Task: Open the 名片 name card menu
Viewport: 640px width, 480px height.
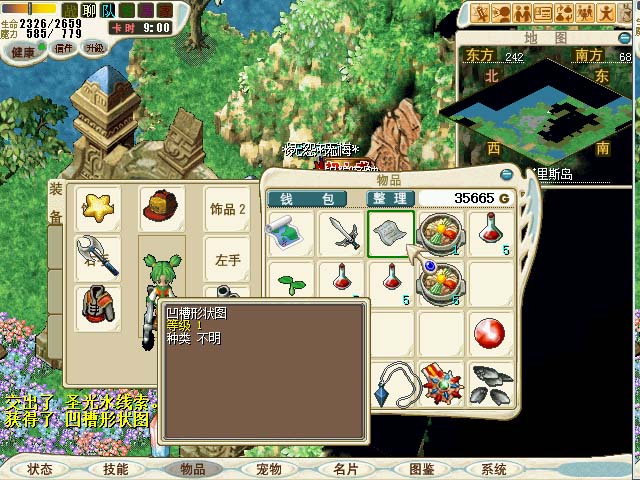Action: [x=345, y=468]
